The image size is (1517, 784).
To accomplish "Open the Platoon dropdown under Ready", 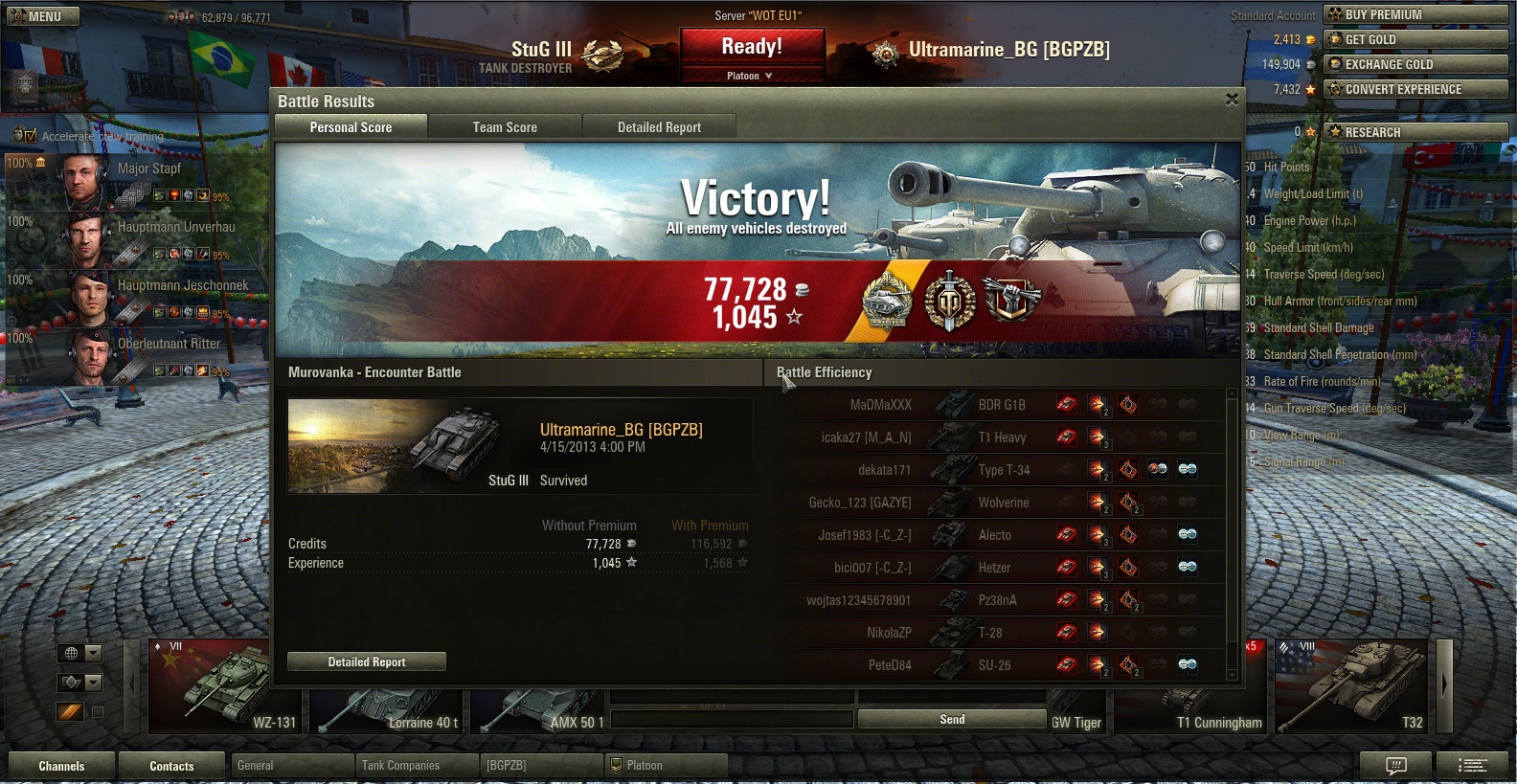I will pyautogui.click(x=751, y=76).
